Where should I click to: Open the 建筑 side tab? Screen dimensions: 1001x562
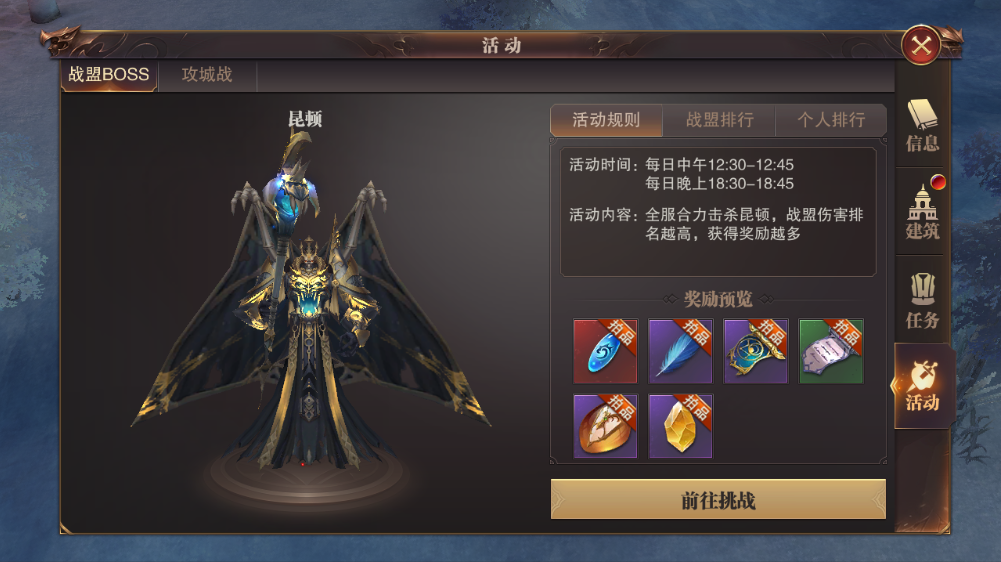[x=922, y=212]
